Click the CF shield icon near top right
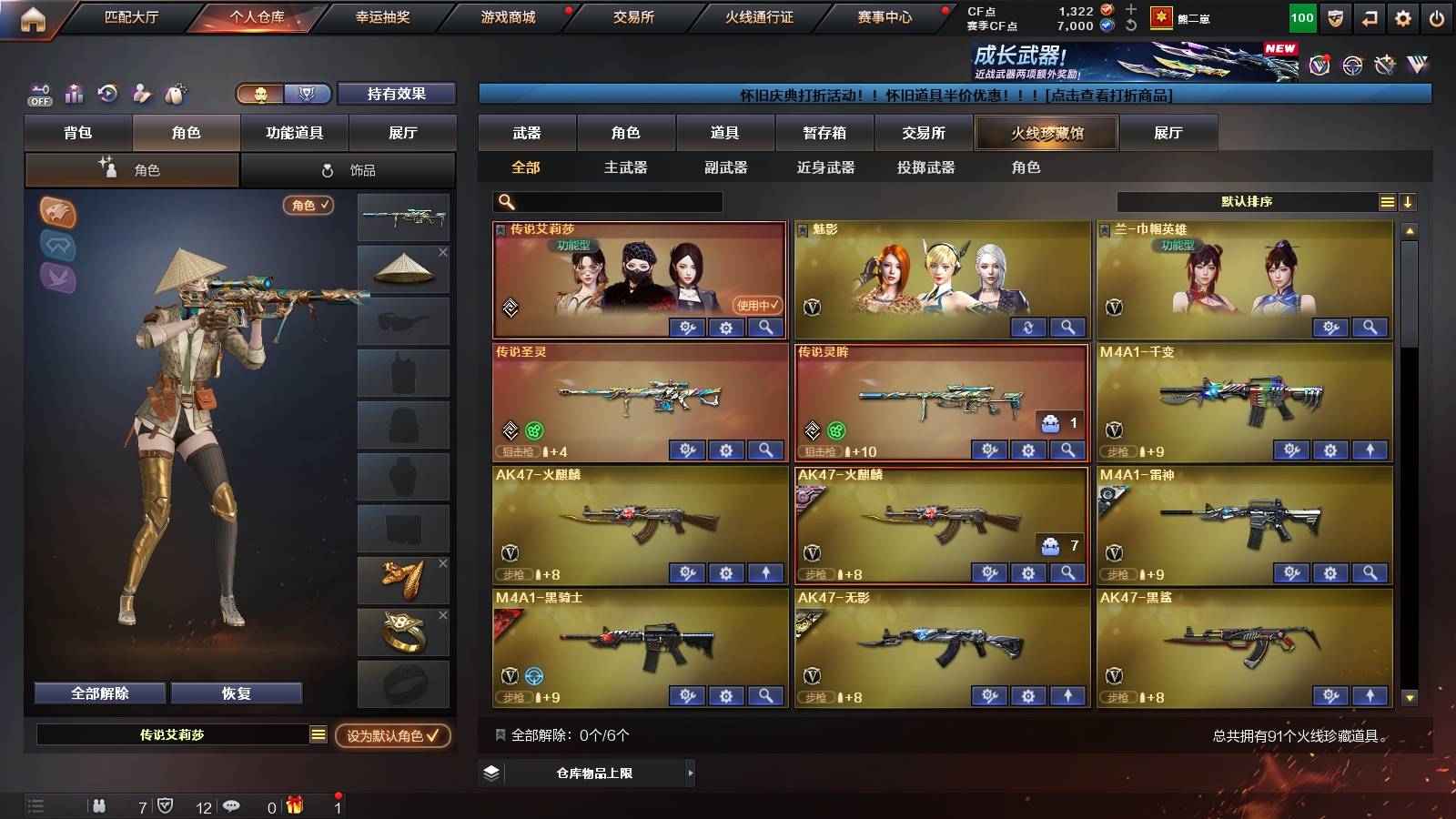Screen dimensions: 1456x819 (x=1334, y=16)
